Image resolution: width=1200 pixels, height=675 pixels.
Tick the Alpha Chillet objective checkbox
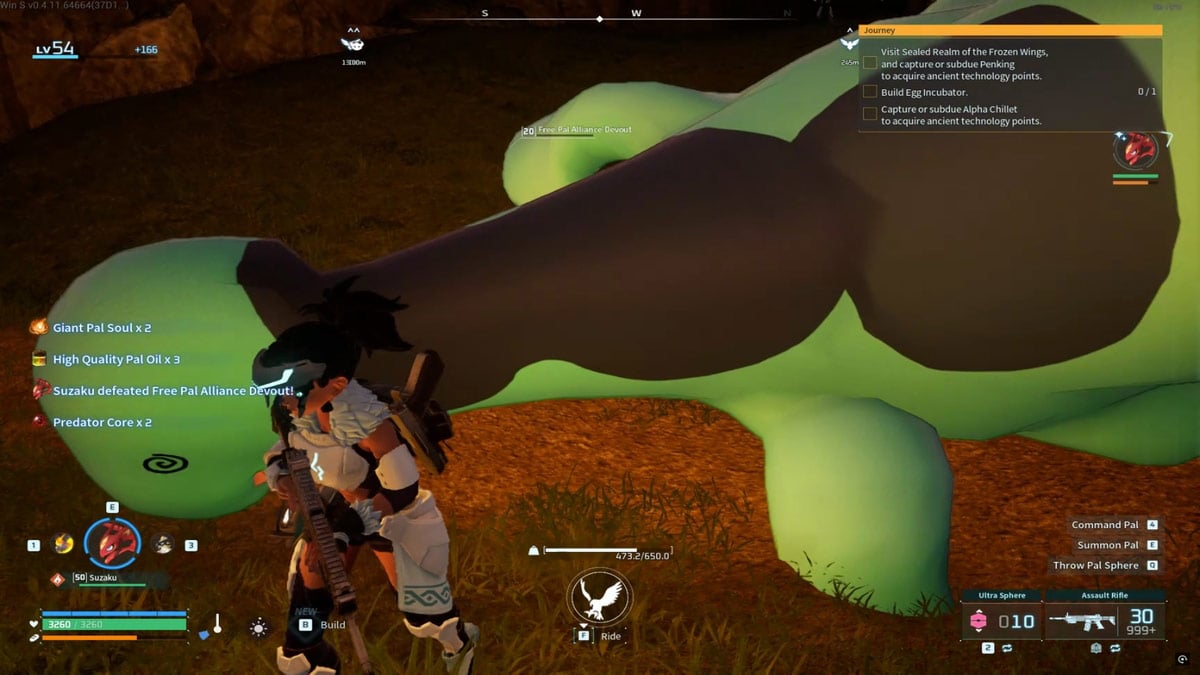(870, 114)
